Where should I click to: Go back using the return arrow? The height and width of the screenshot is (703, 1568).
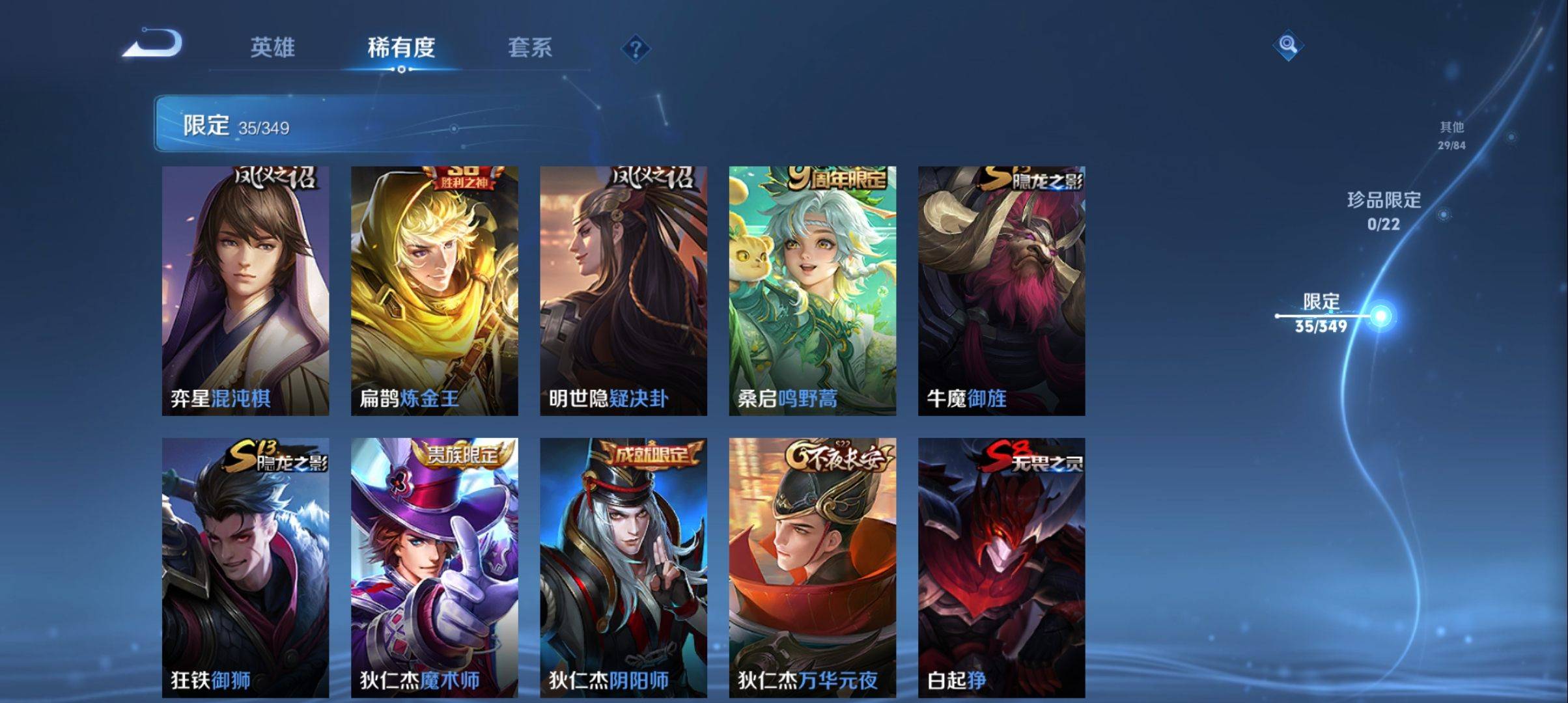coord(154,44)
